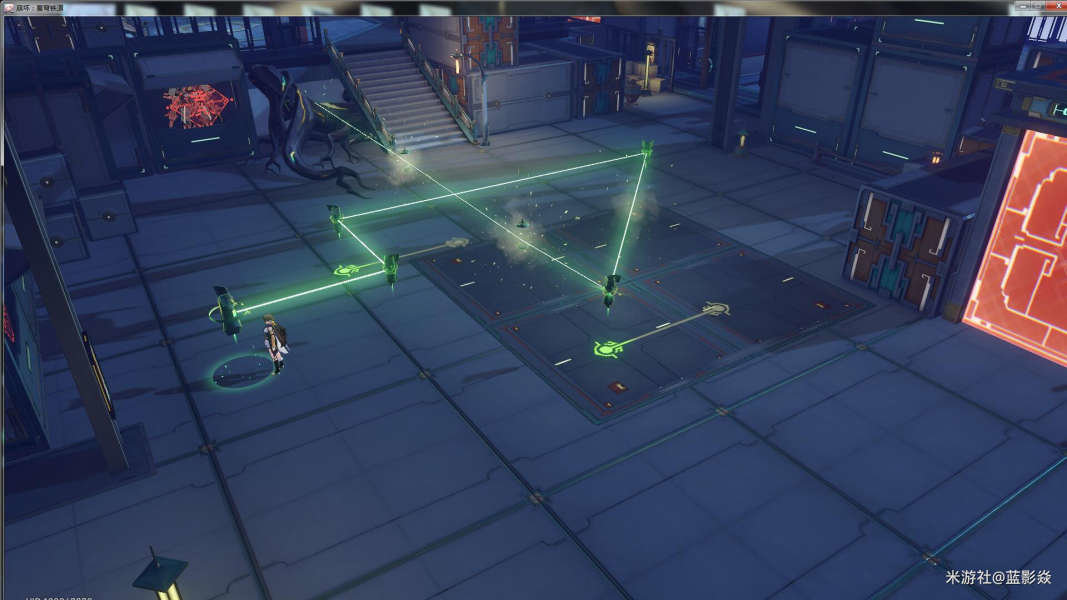Minimize the game window
This screenshot has width=1067, height=600.
tap(1022, 7)
